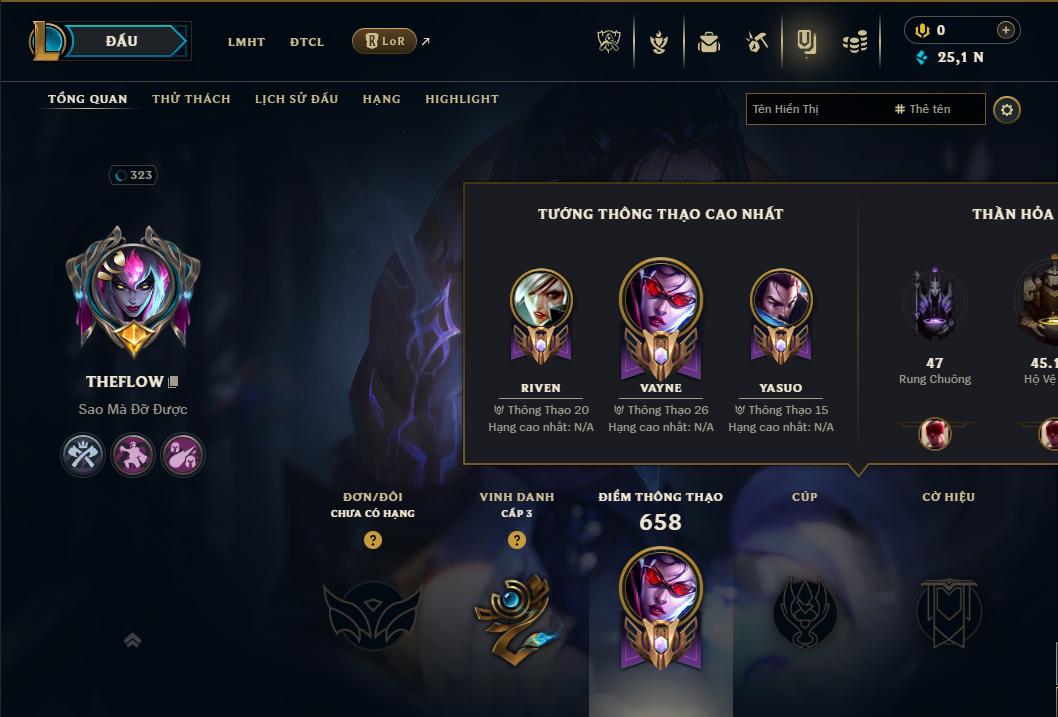Open the Lịch Sử Đấu tab
The image size is (1058, 717).
tap(296, 99)
